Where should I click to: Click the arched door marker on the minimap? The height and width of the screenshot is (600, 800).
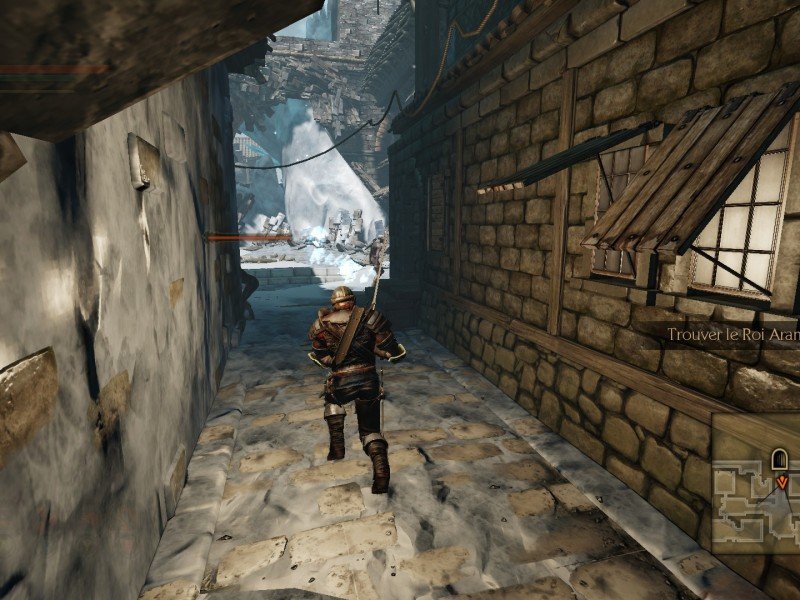pyautogui.click(x=779, y=460)
